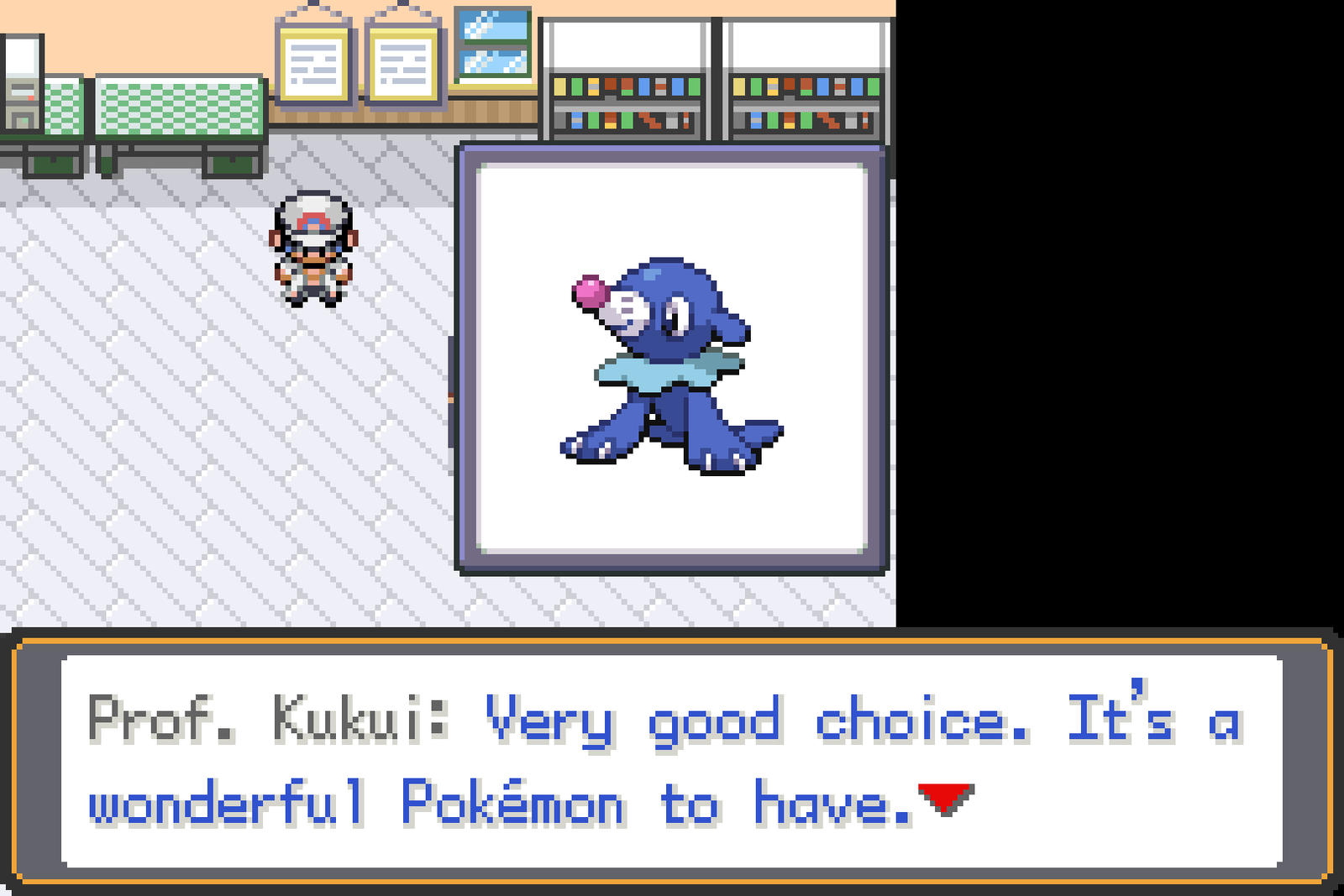
Task: Click a diagonal gray floor tile
Action: click(168, 462)
